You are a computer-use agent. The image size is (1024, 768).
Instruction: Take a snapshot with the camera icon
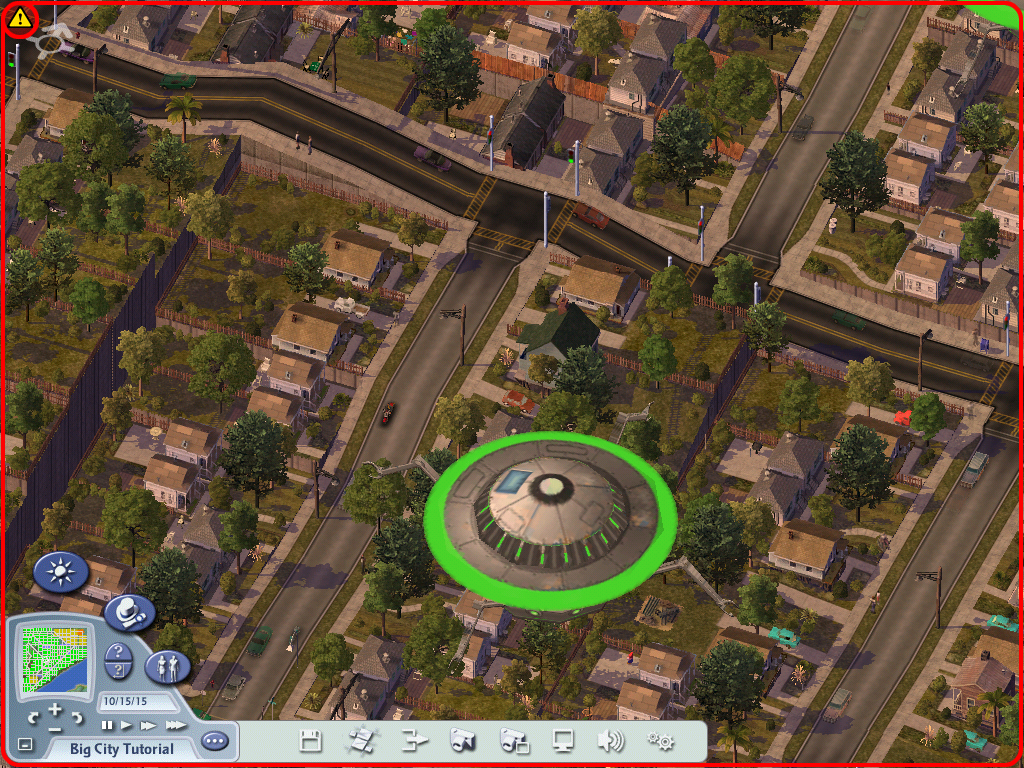[461, 741]
